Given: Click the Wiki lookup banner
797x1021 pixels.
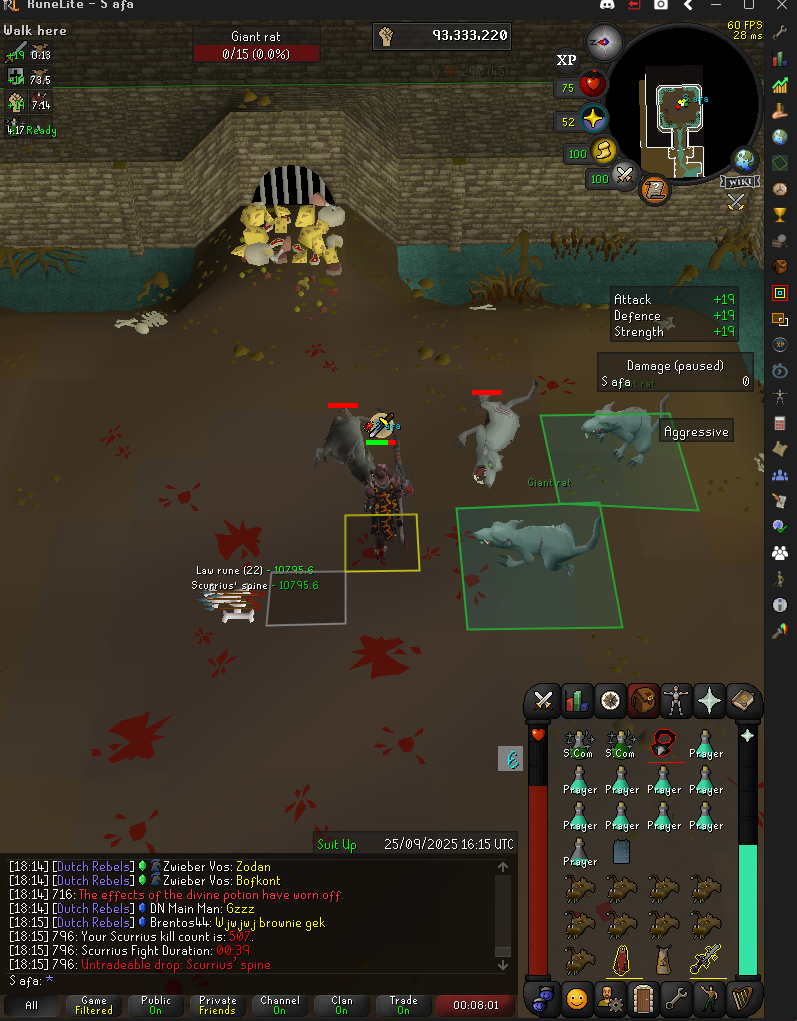Looking at the screenshot, I should pyautogui.click(x=737, y=181).
